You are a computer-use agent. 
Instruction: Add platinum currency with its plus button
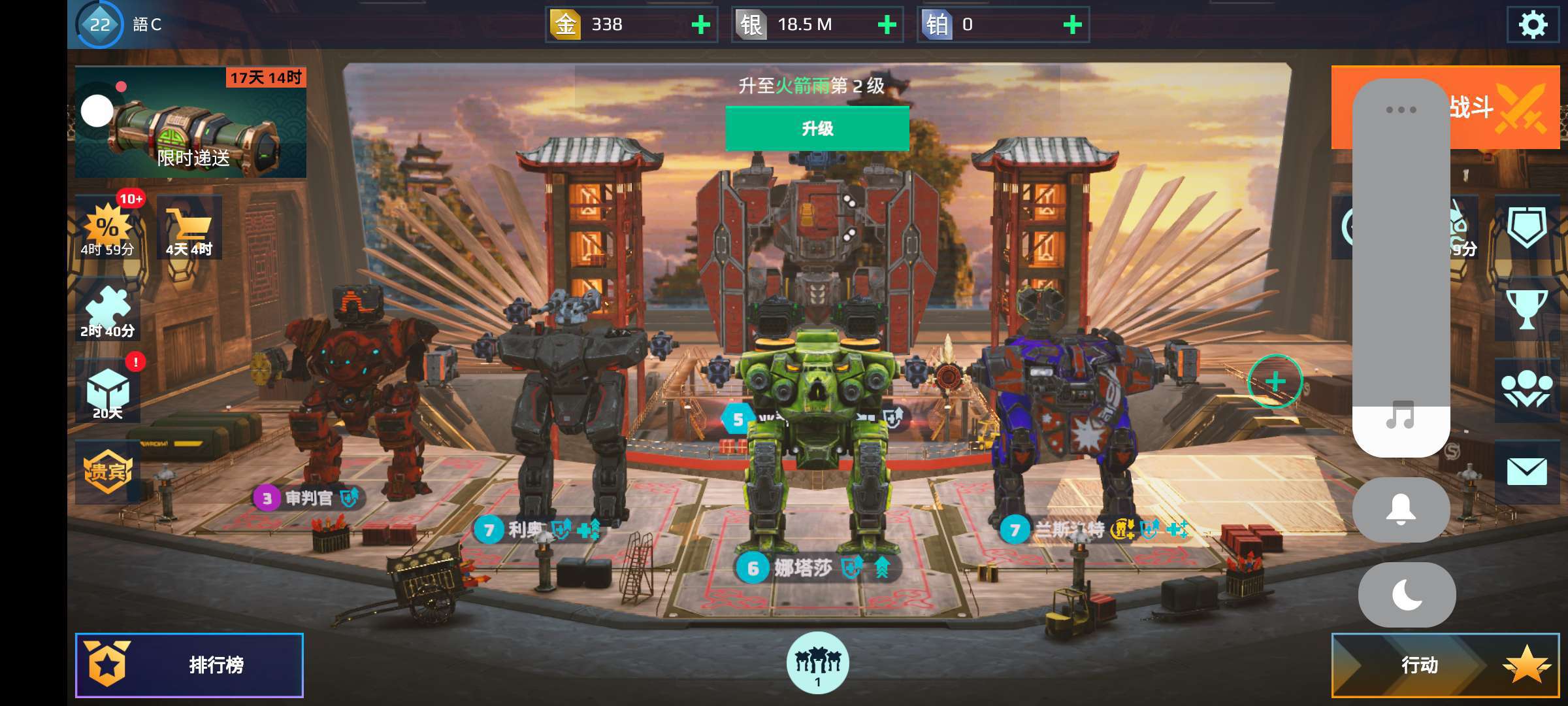coord(1072,25)
